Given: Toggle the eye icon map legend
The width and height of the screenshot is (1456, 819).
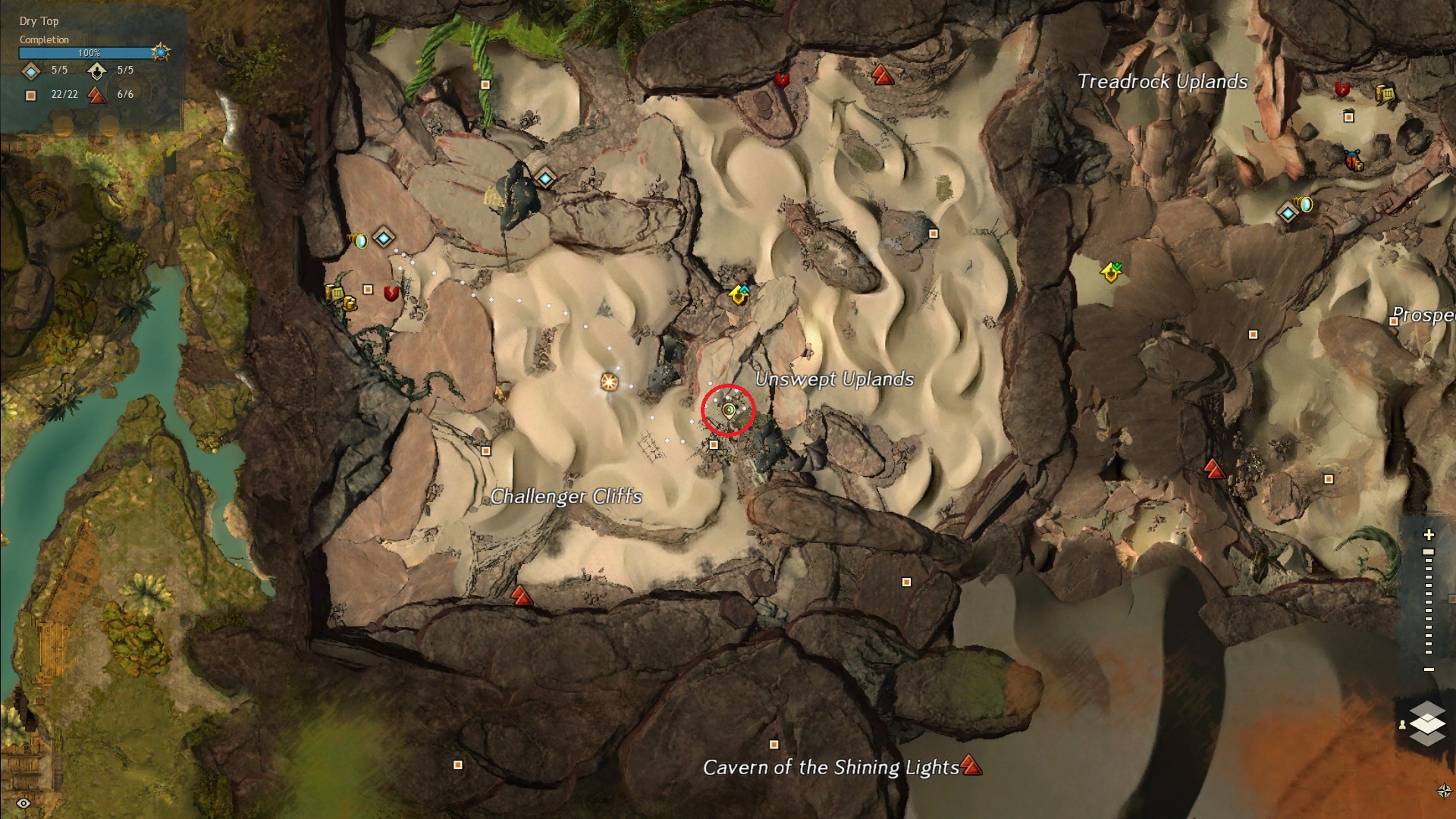Looking at the screenshot, I should coord(24,803).
